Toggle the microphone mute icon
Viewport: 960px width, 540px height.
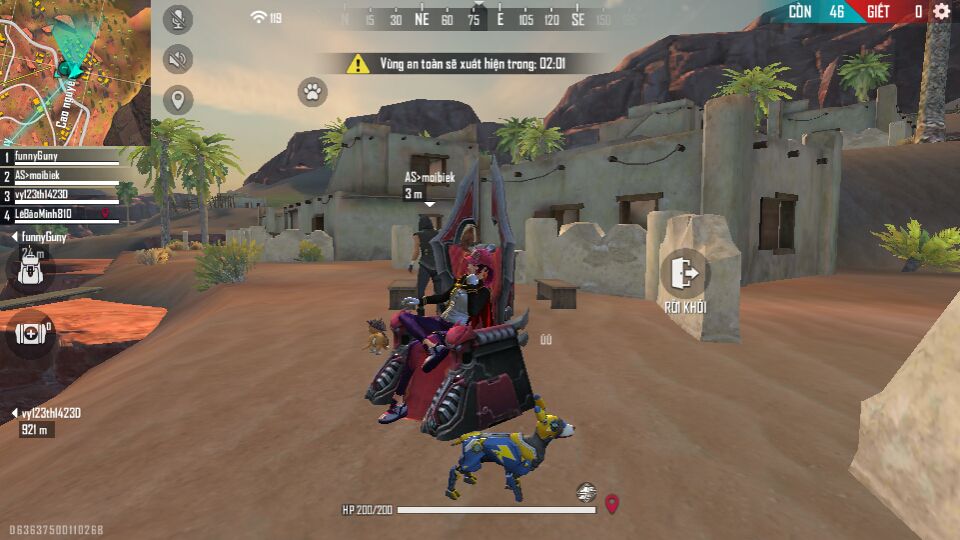178,19
